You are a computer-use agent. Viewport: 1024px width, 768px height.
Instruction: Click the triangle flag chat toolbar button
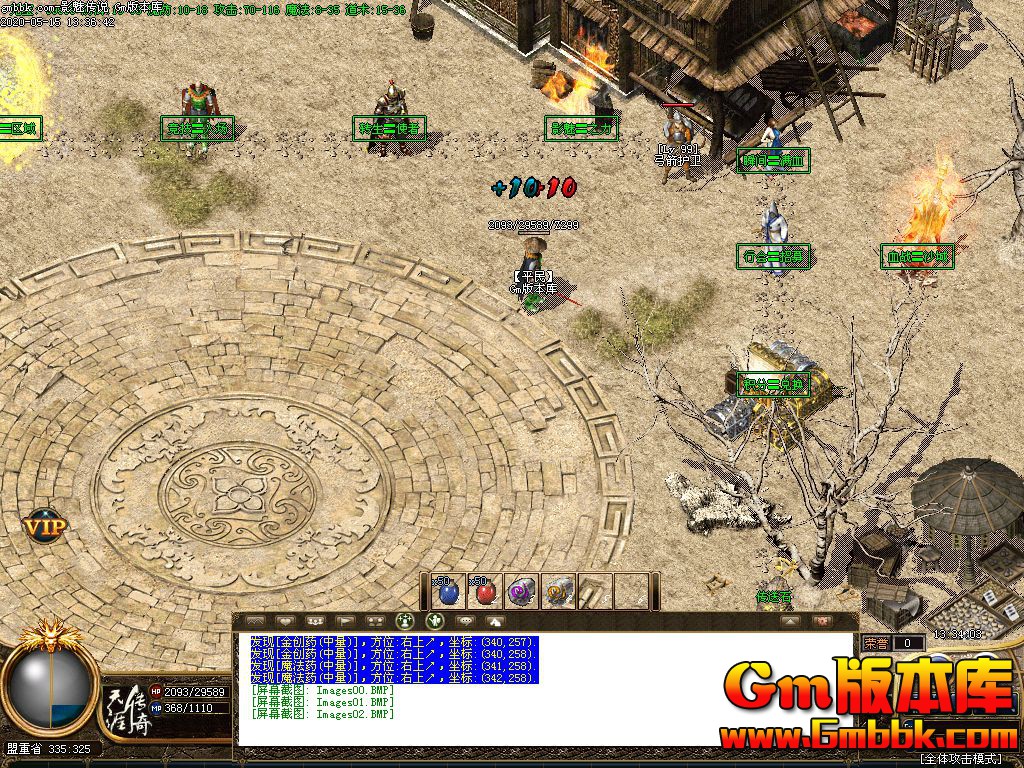pos(345,621)
